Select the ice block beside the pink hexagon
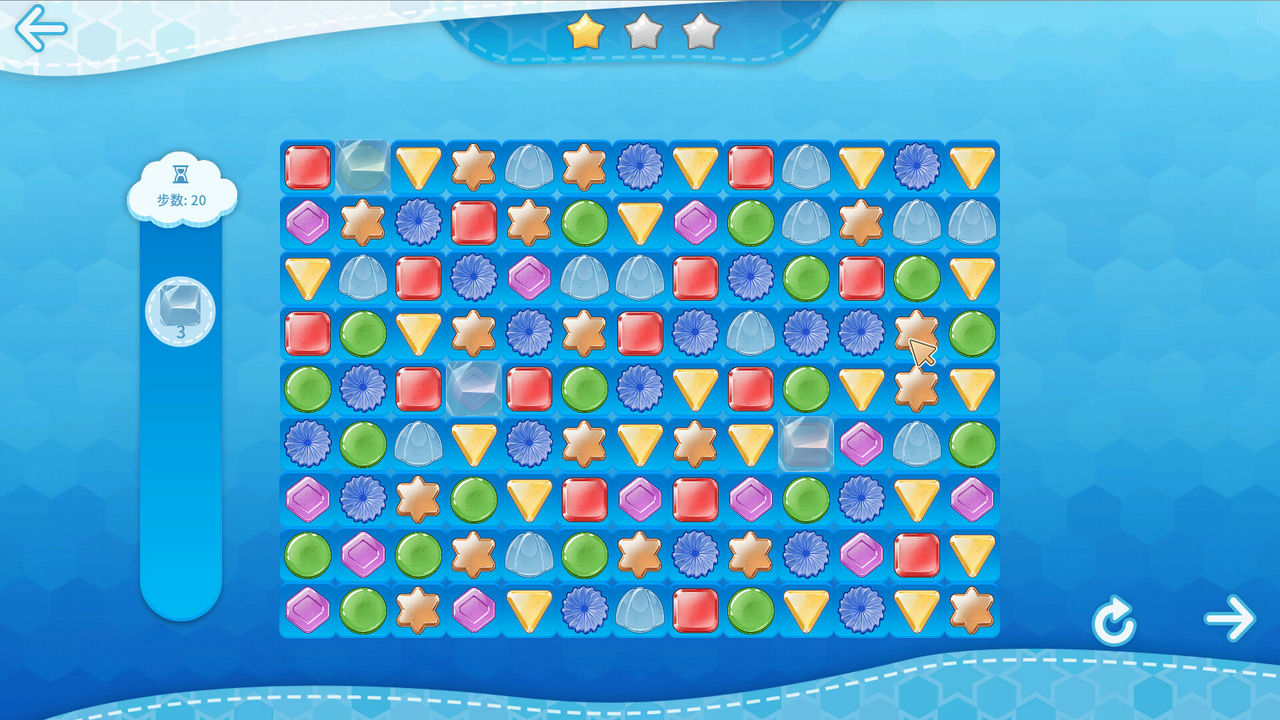This screenshot has width=1280, height=720. (x=806, y=444)
